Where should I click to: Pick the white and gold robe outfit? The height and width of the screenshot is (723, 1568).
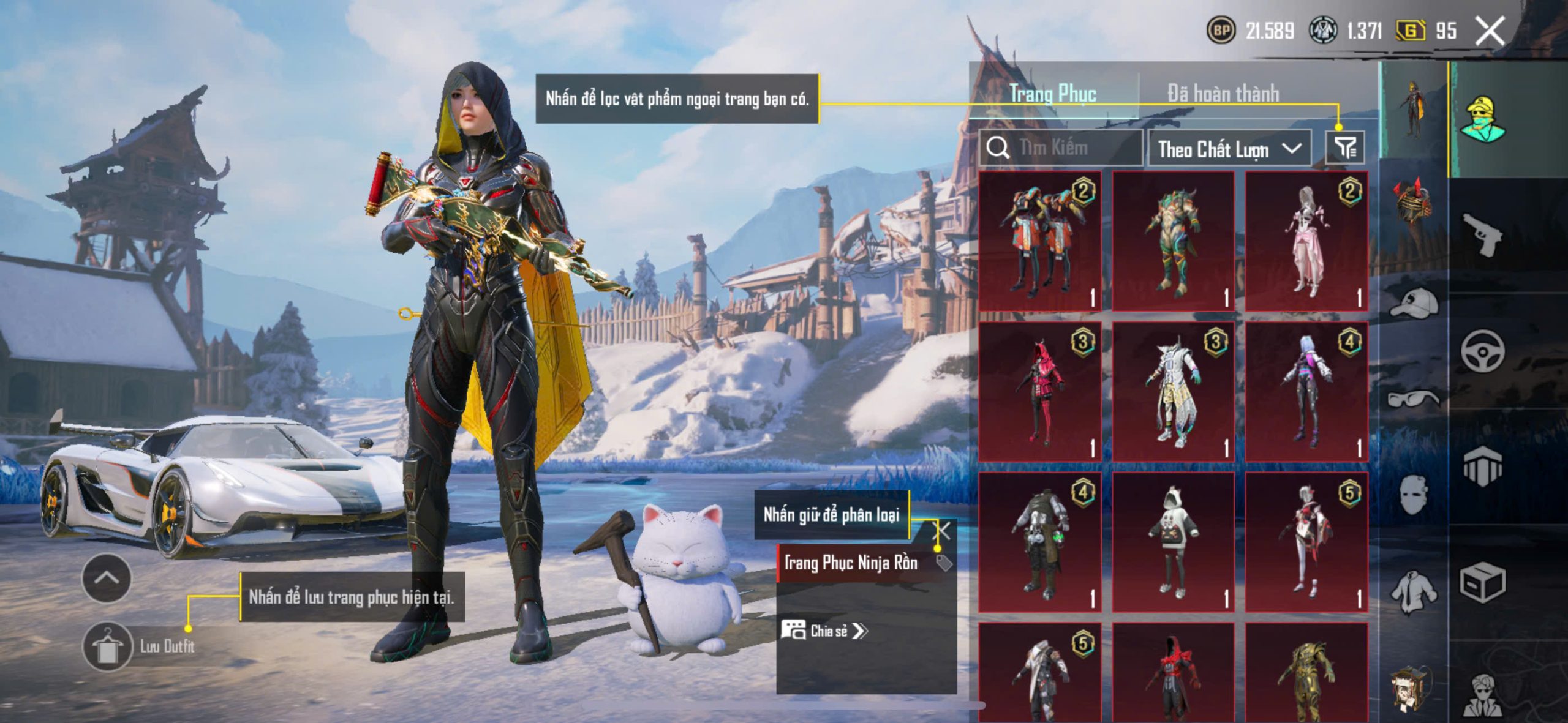point(1172,392)
